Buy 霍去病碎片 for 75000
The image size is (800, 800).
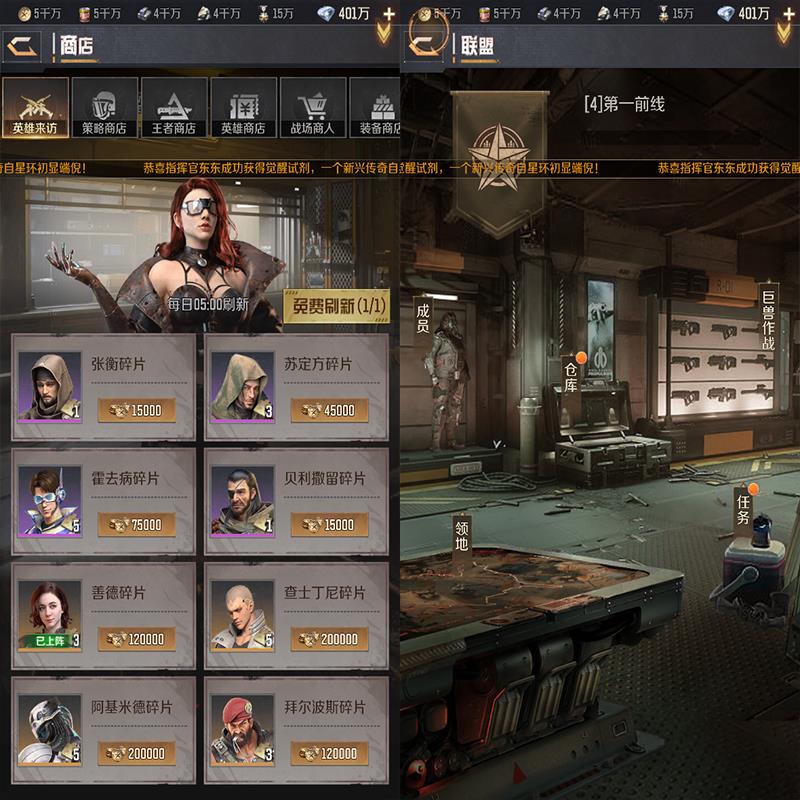(x=136, y=524)
